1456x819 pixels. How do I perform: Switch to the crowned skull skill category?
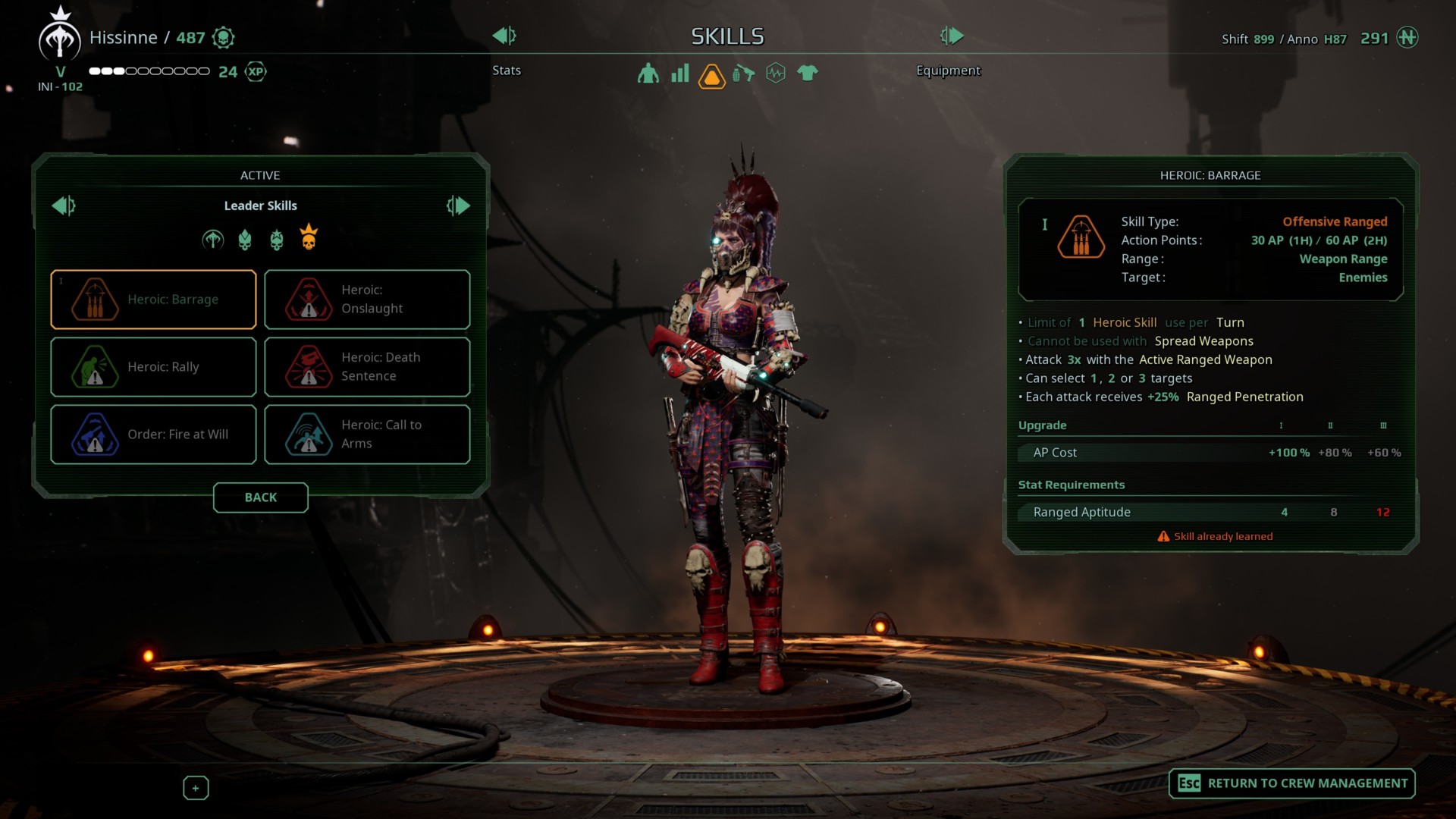309,238
